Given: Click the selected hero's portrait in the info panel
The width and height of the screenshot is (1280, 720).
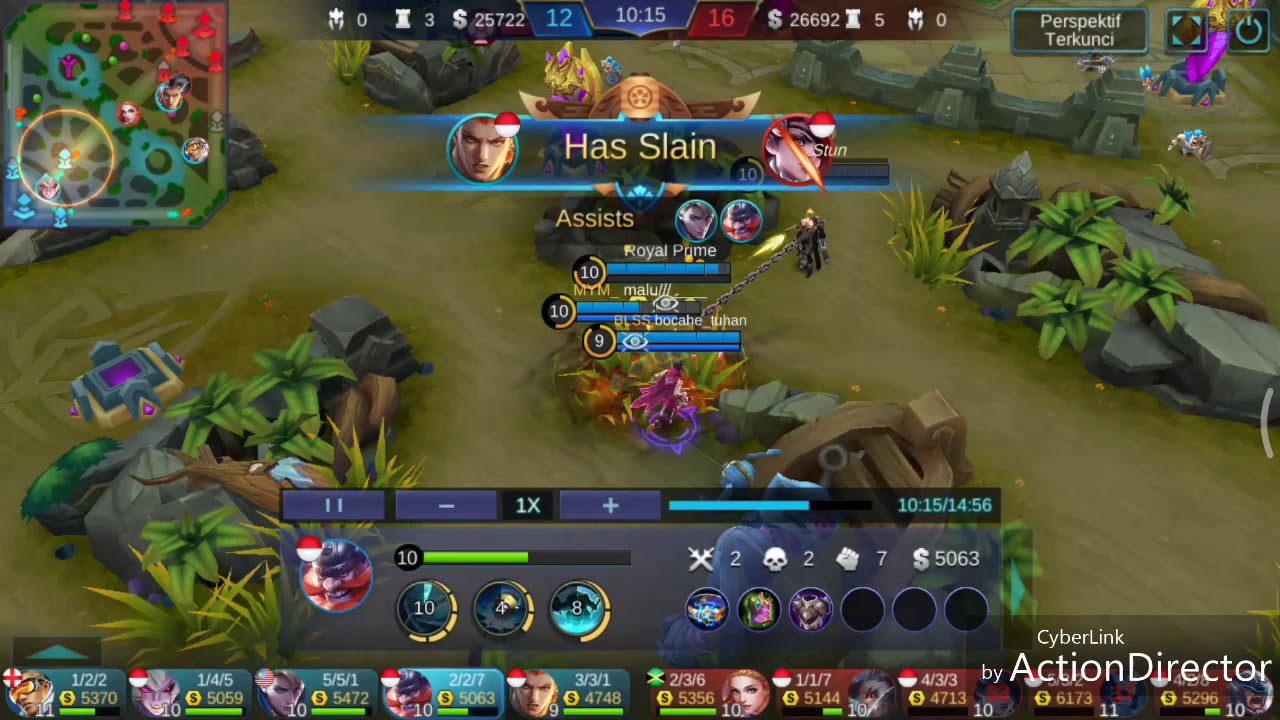Looking at the screenshot, I should (x=336, y=577).
